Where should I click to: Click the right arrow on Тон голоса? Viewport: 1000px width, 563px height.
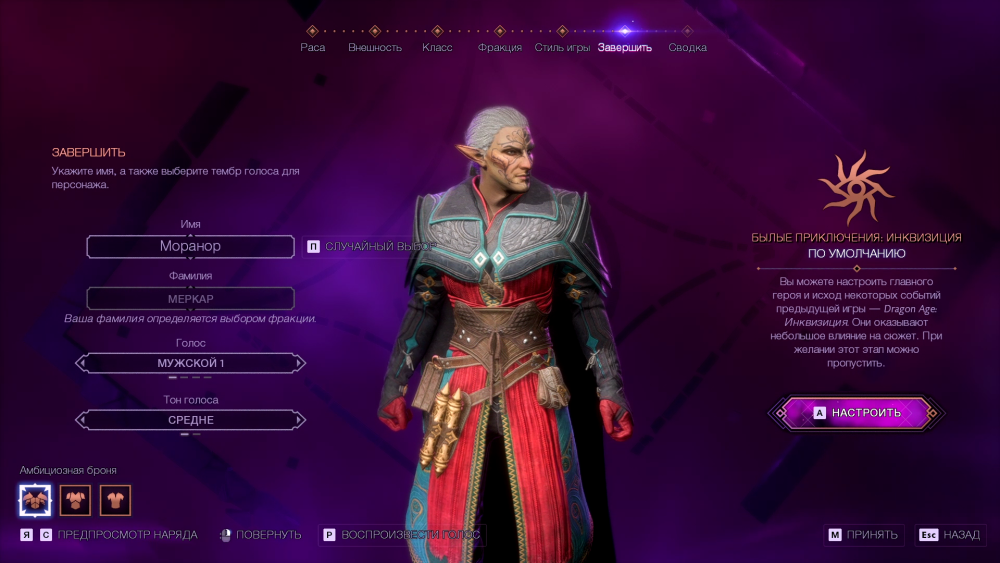tap(298, 420)
